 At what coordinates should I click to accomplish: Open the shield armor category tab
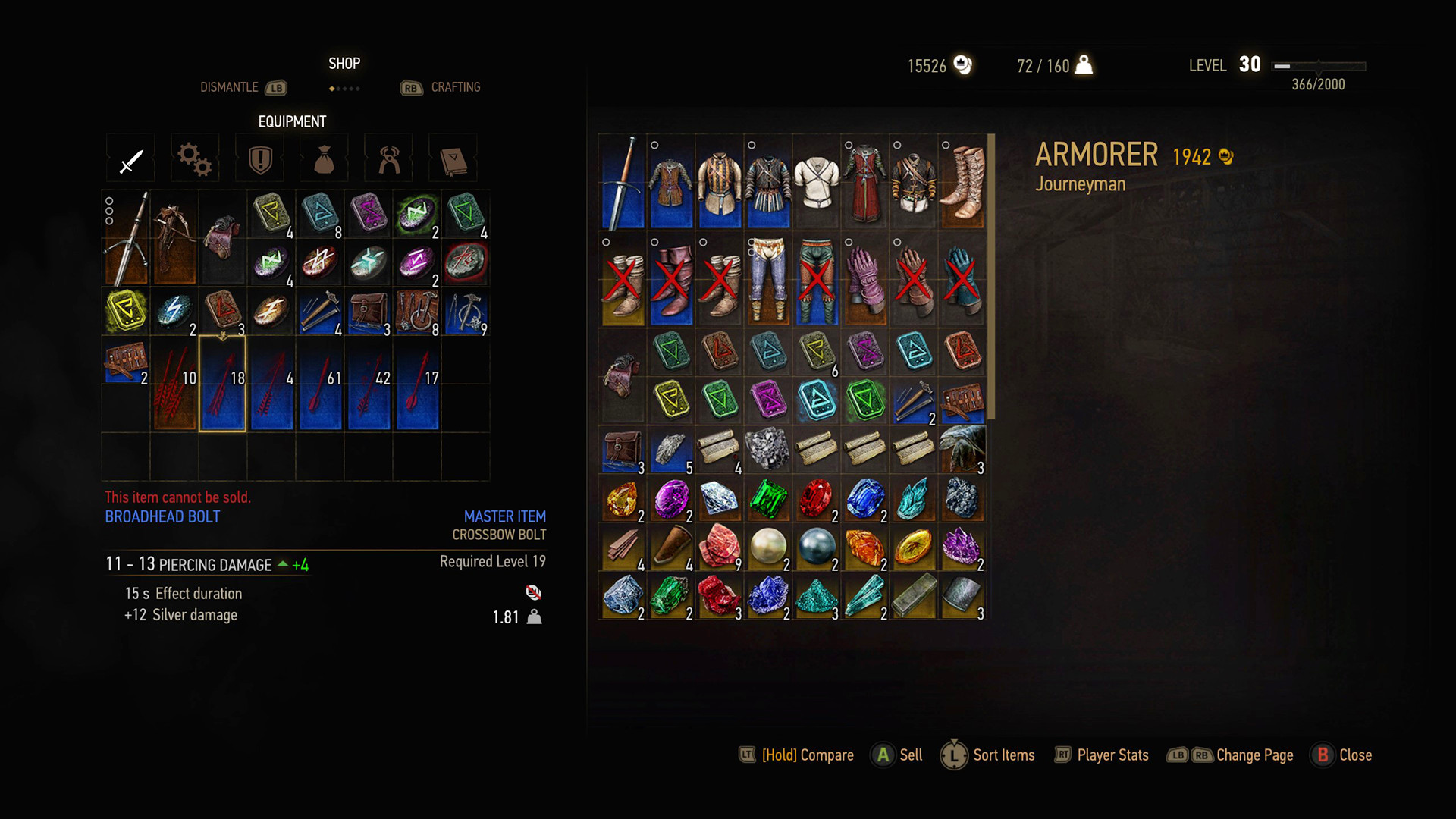260,159
